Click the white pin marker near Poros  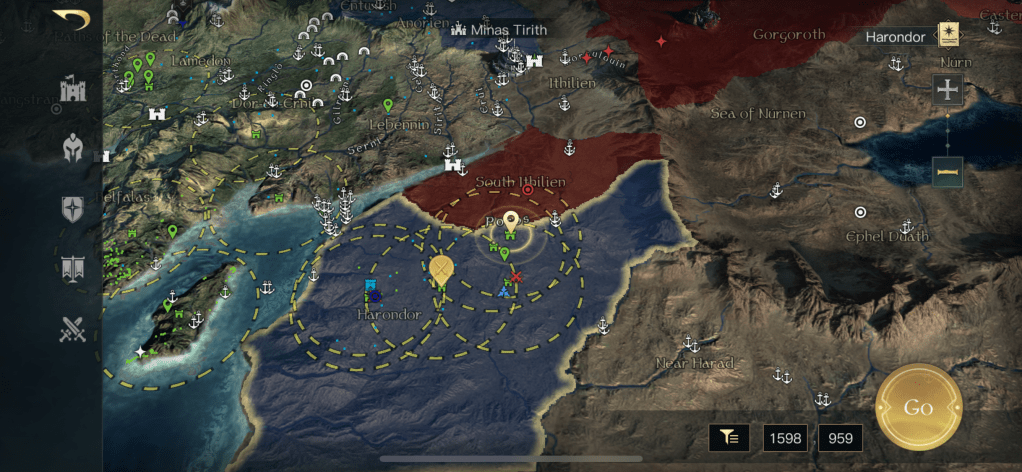[x=511, y=219]
